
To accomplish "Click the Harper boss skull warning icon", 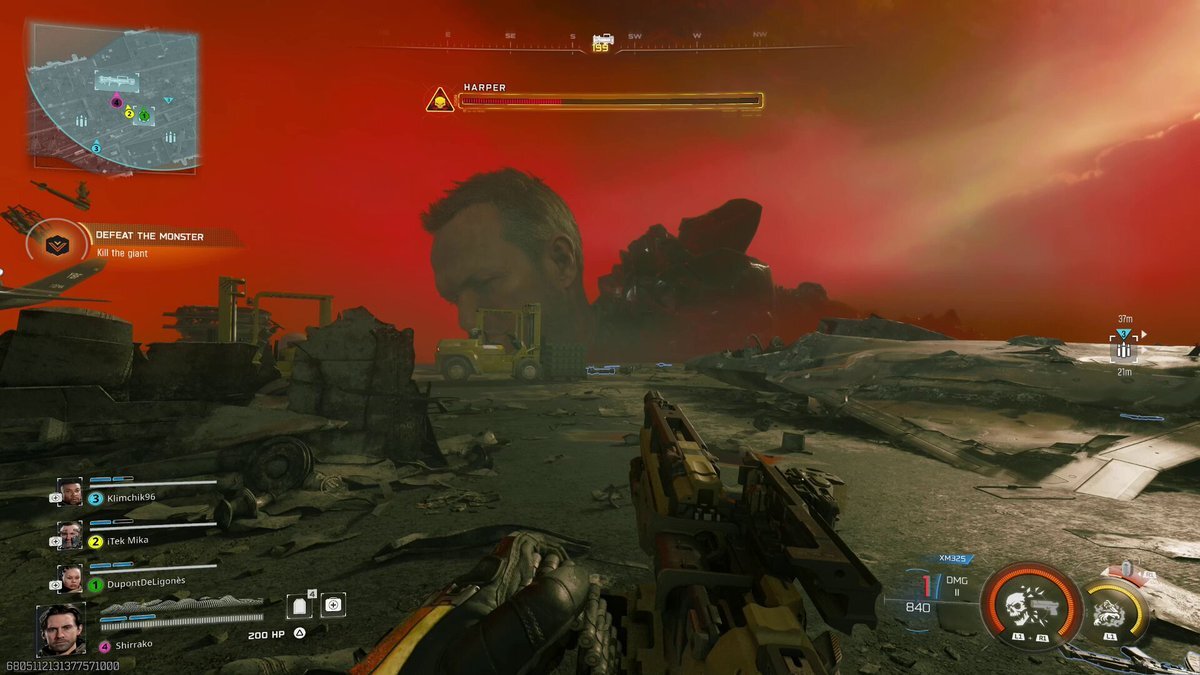I will tap(440, 100).
